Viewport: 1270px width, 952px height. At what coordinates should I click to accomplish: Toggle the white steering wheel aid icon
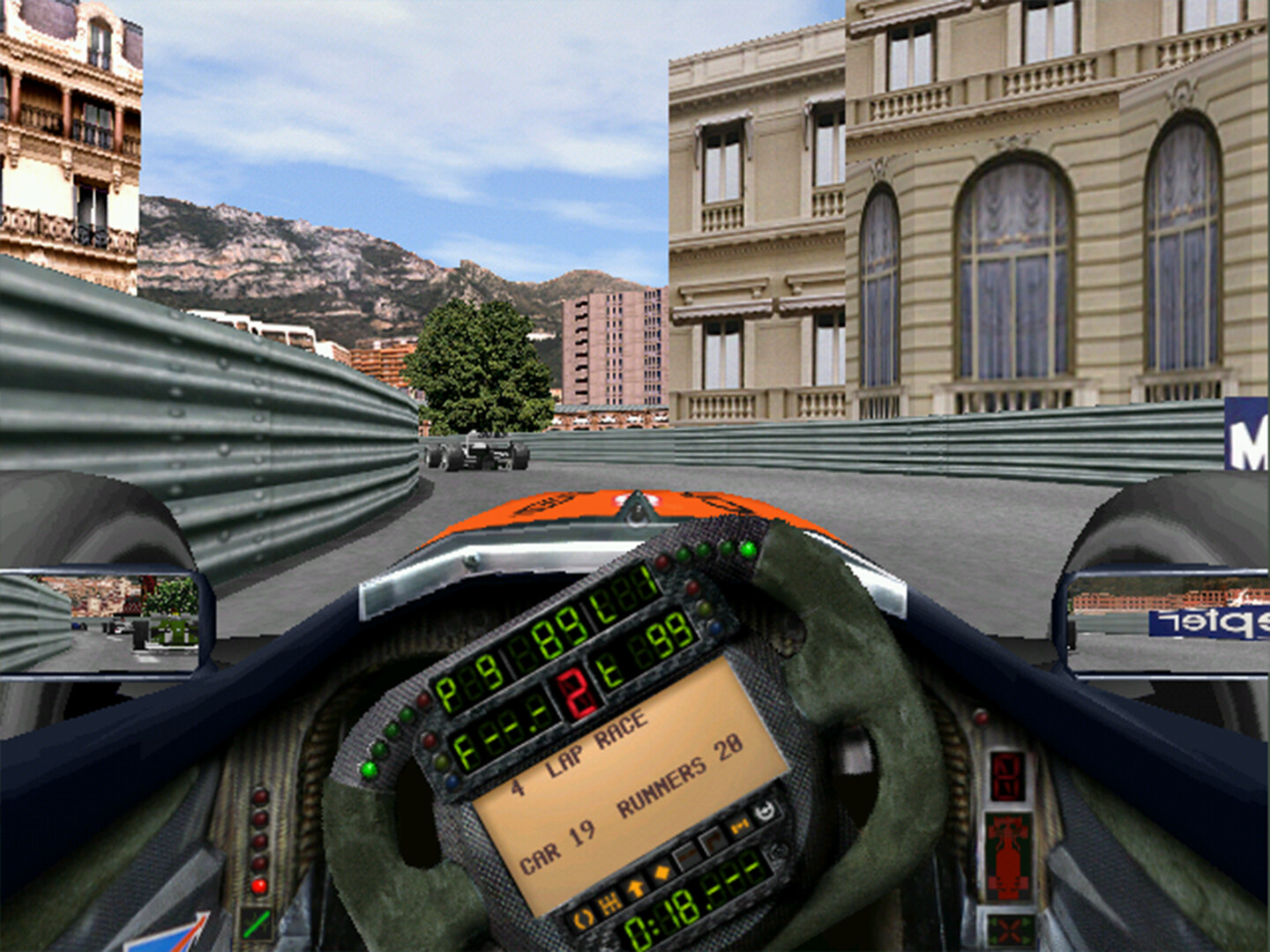click(x=764, y=810)
